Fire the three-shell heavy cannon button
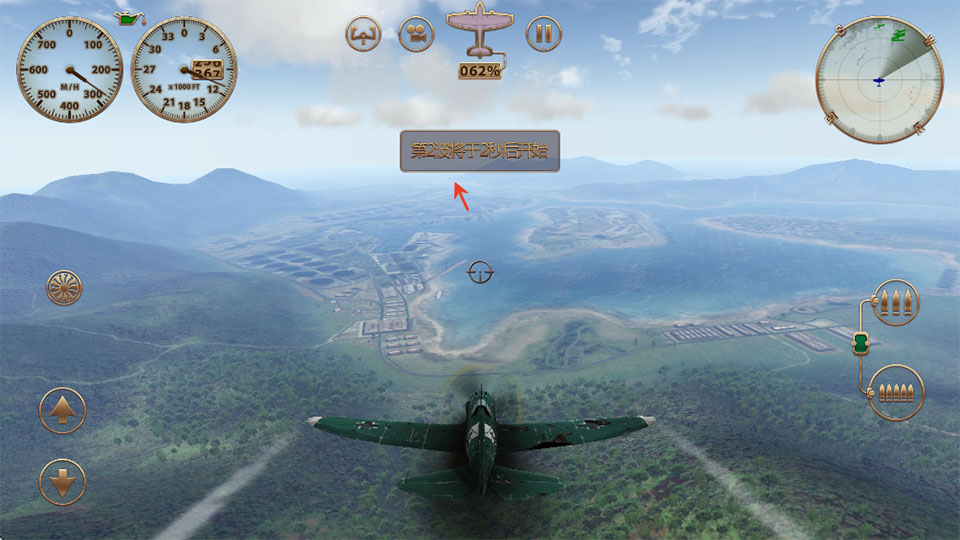The width and height of the screenshot is (960, 540). (895, 302)
